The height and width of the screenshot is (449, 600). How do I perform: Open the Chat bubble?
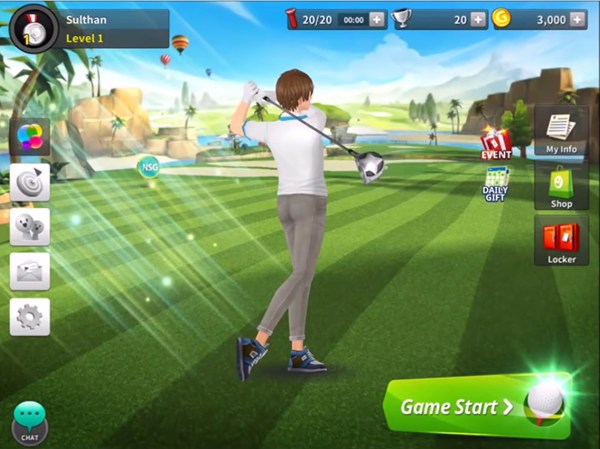[x=30, y=422]
